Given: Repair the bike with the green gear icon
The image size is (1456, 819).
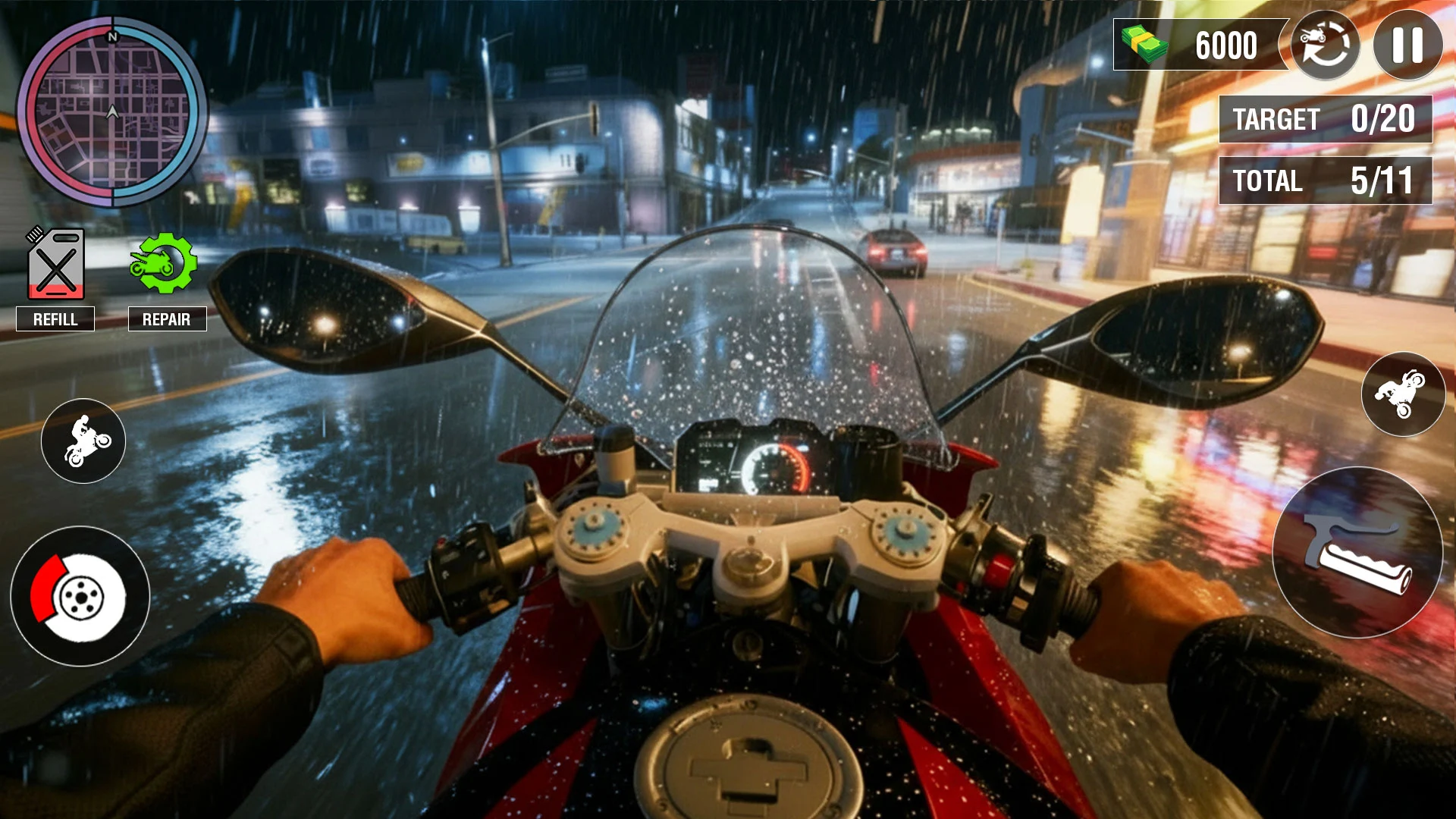Looking at the screenshot, I should click(164, 264).
